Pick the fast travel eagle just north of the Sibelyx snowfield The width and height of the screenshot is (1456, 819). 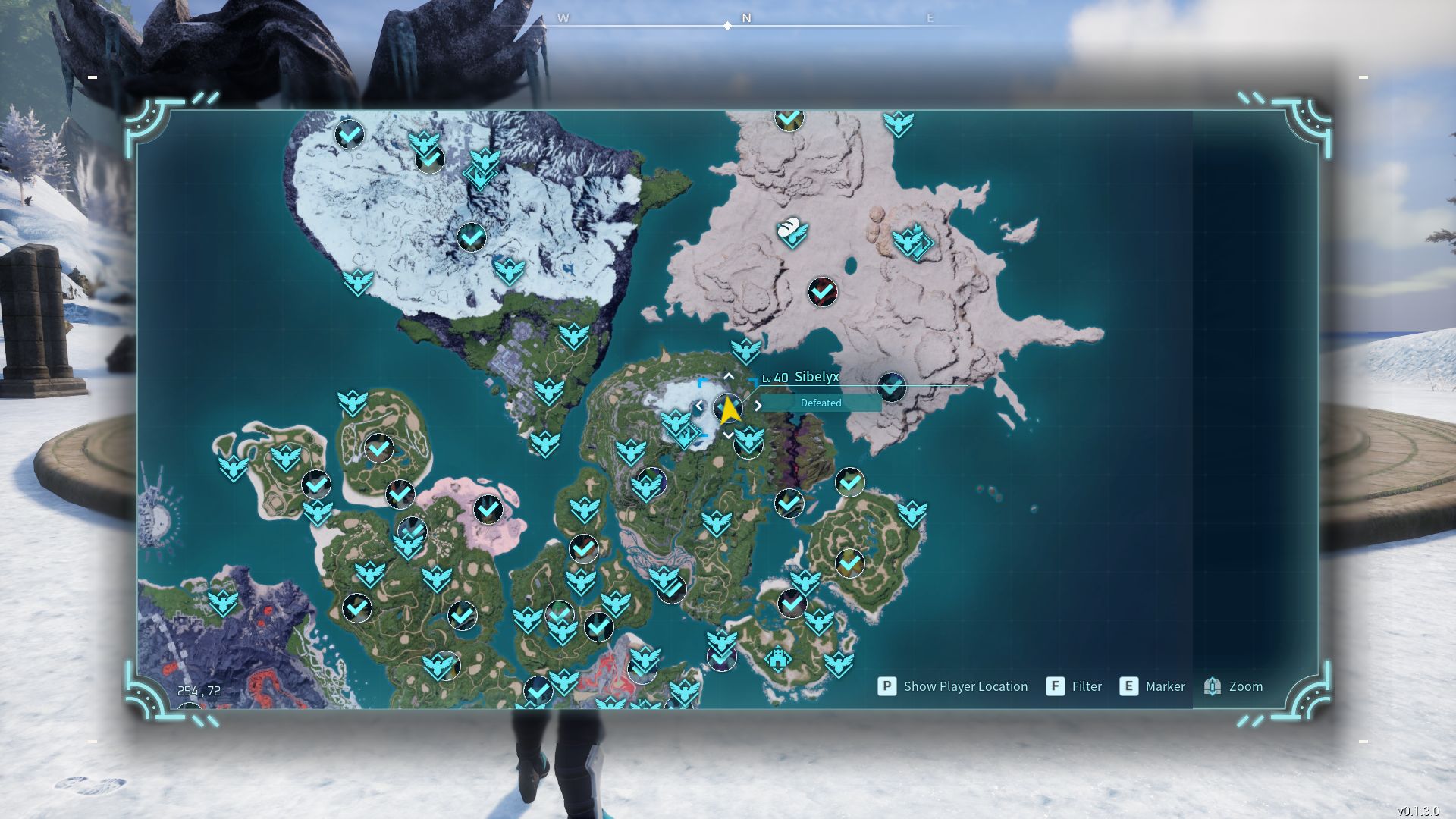pyautogui.click(x=745, y=350)
